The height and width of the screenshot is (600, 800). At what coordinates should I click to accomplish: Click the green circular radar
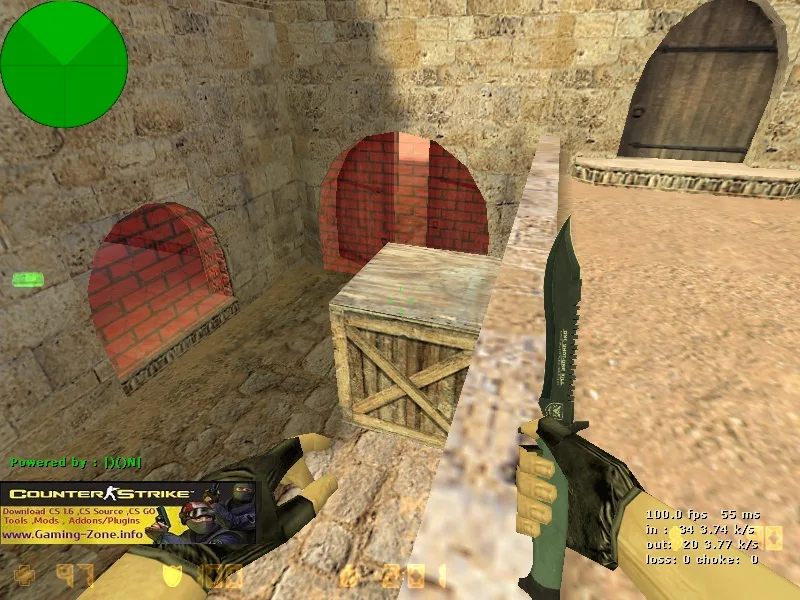pos(64,64)
